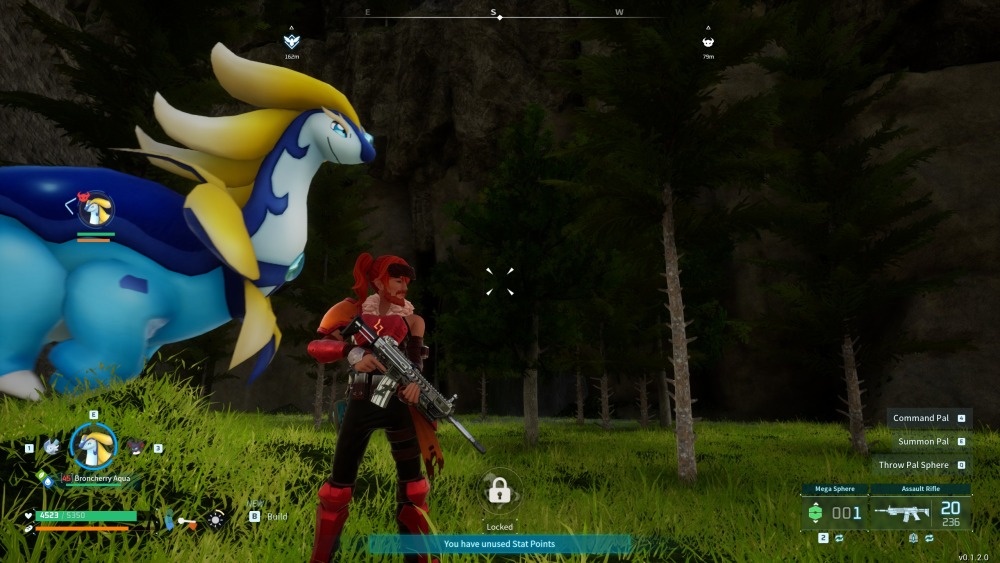Open the unused Stat Points notification

pos(499,544)
